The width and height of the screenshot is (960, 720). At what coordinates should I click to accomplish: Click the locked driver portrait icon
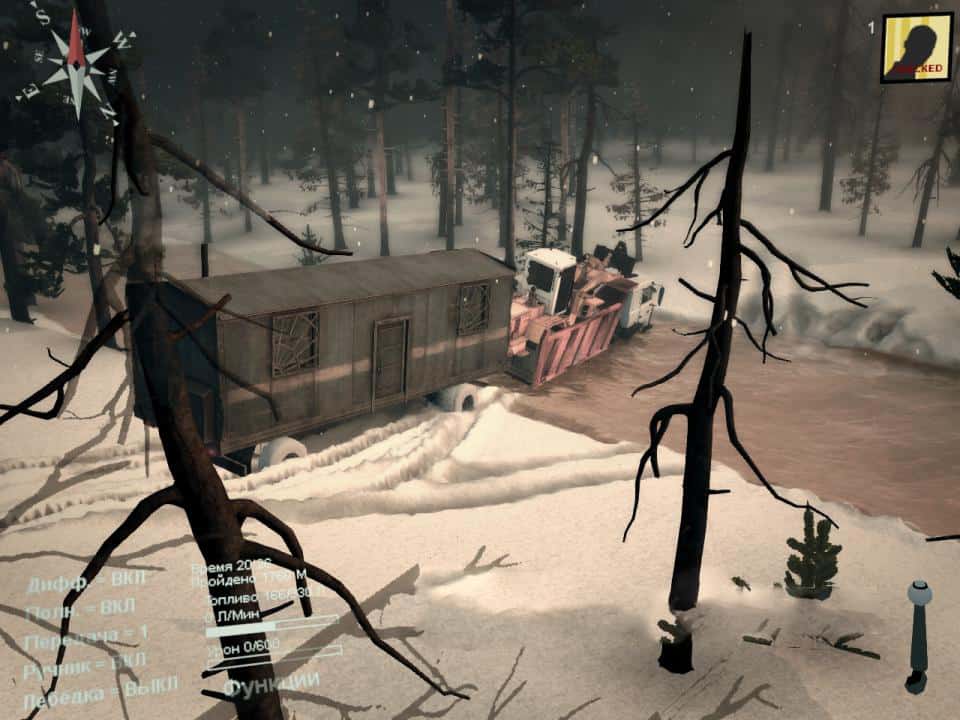click(916, 47)
